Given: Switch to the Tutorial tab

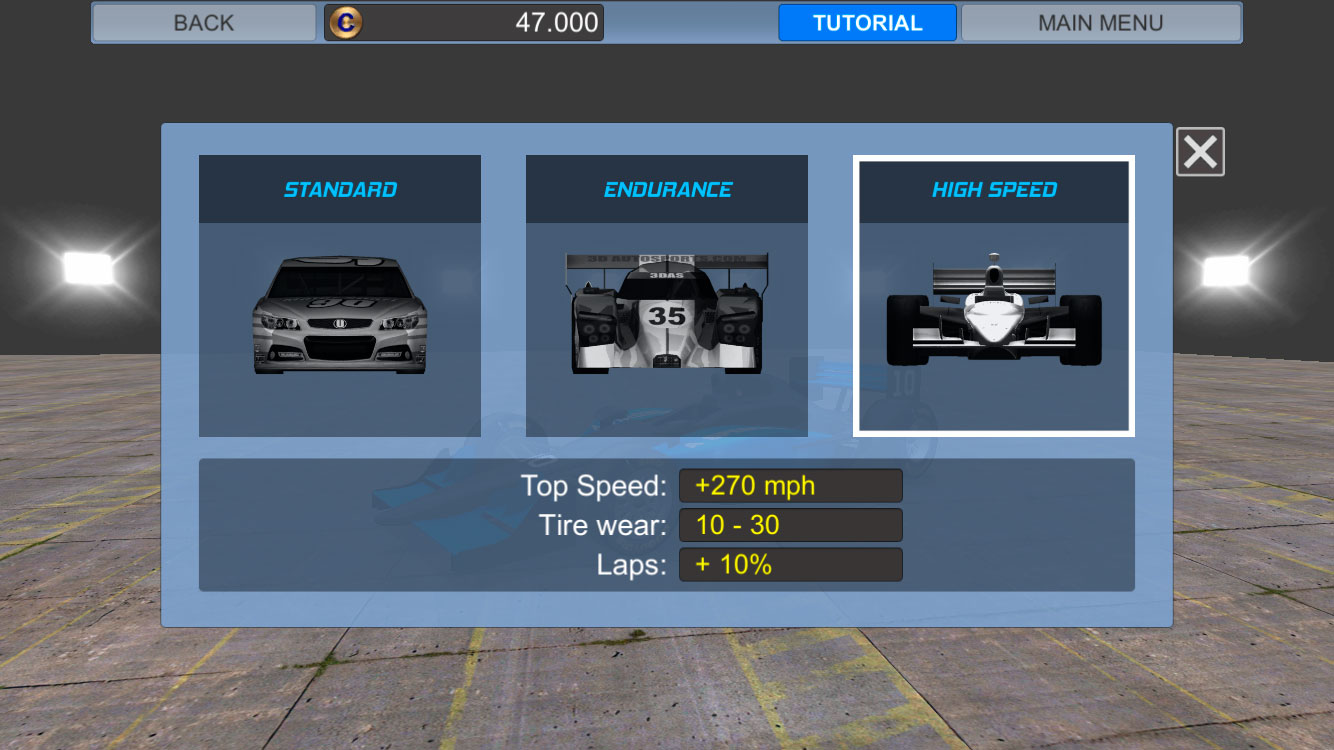Looking at the screenshot, I should coord(866,22).
